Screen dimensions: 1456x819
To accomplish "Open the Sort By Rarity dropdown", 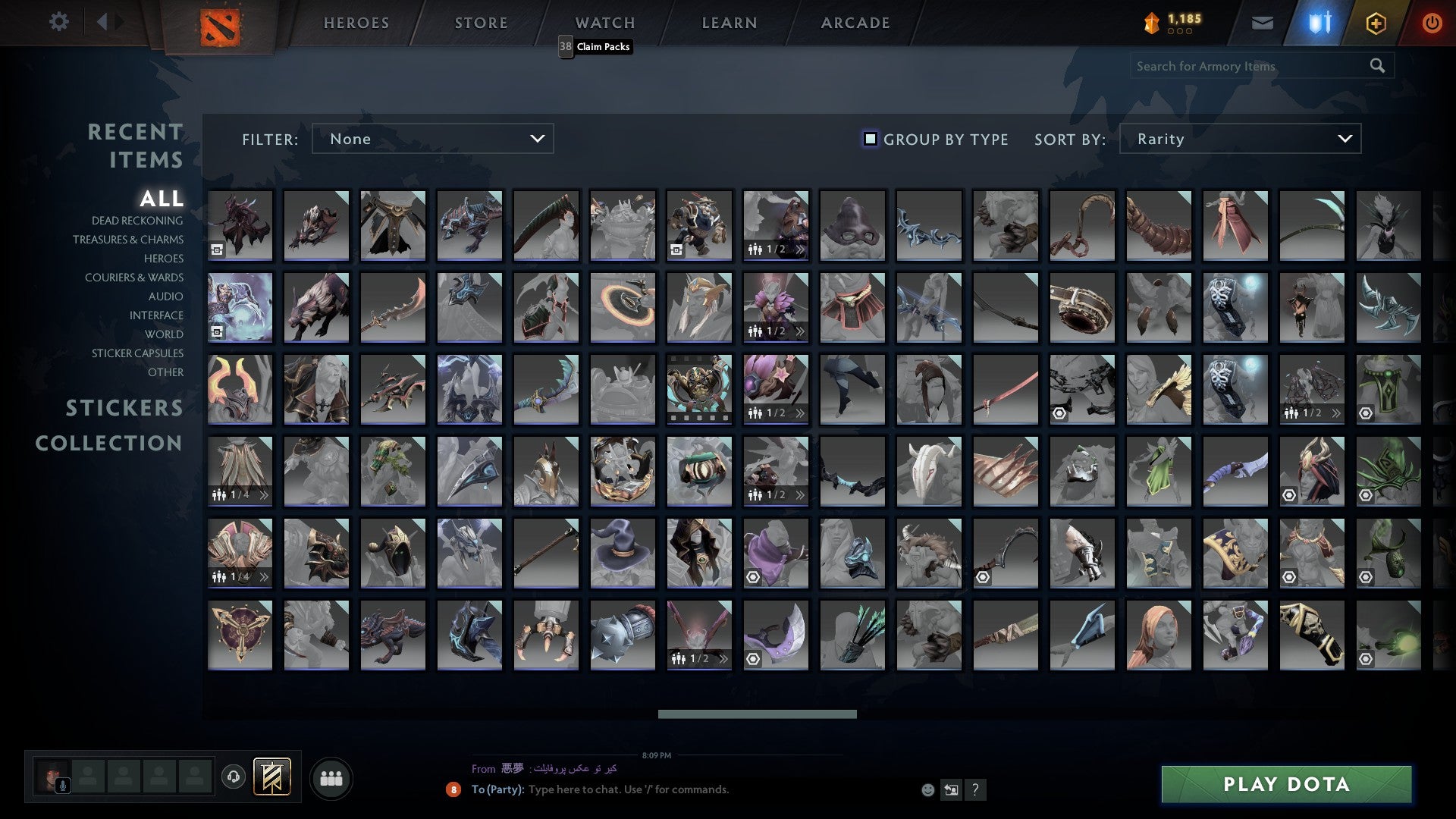I will 1239,139.
